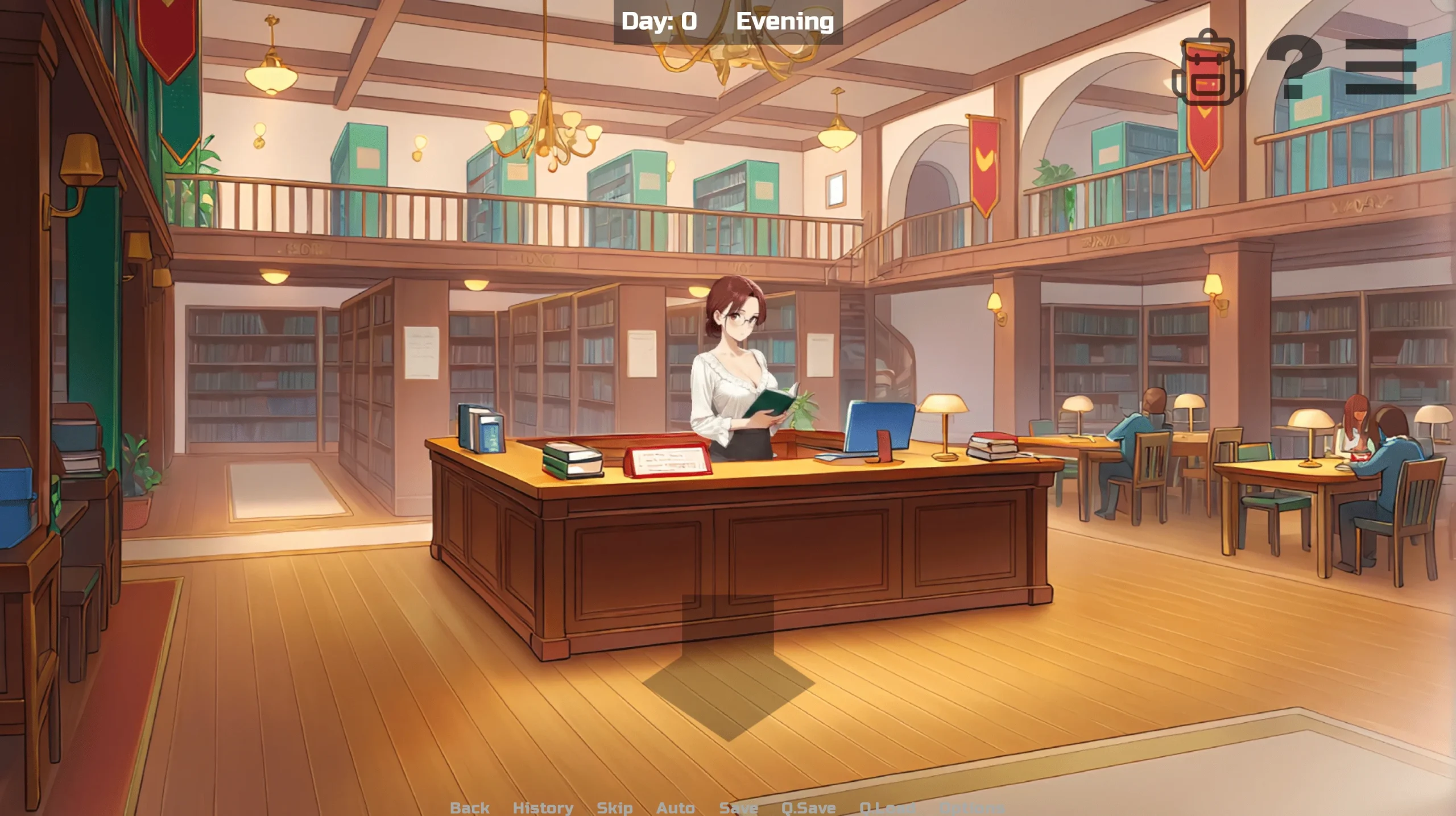Screen dimensions: 1456x816
Task: Go Back in the quick menu
Action: point(469,807)
